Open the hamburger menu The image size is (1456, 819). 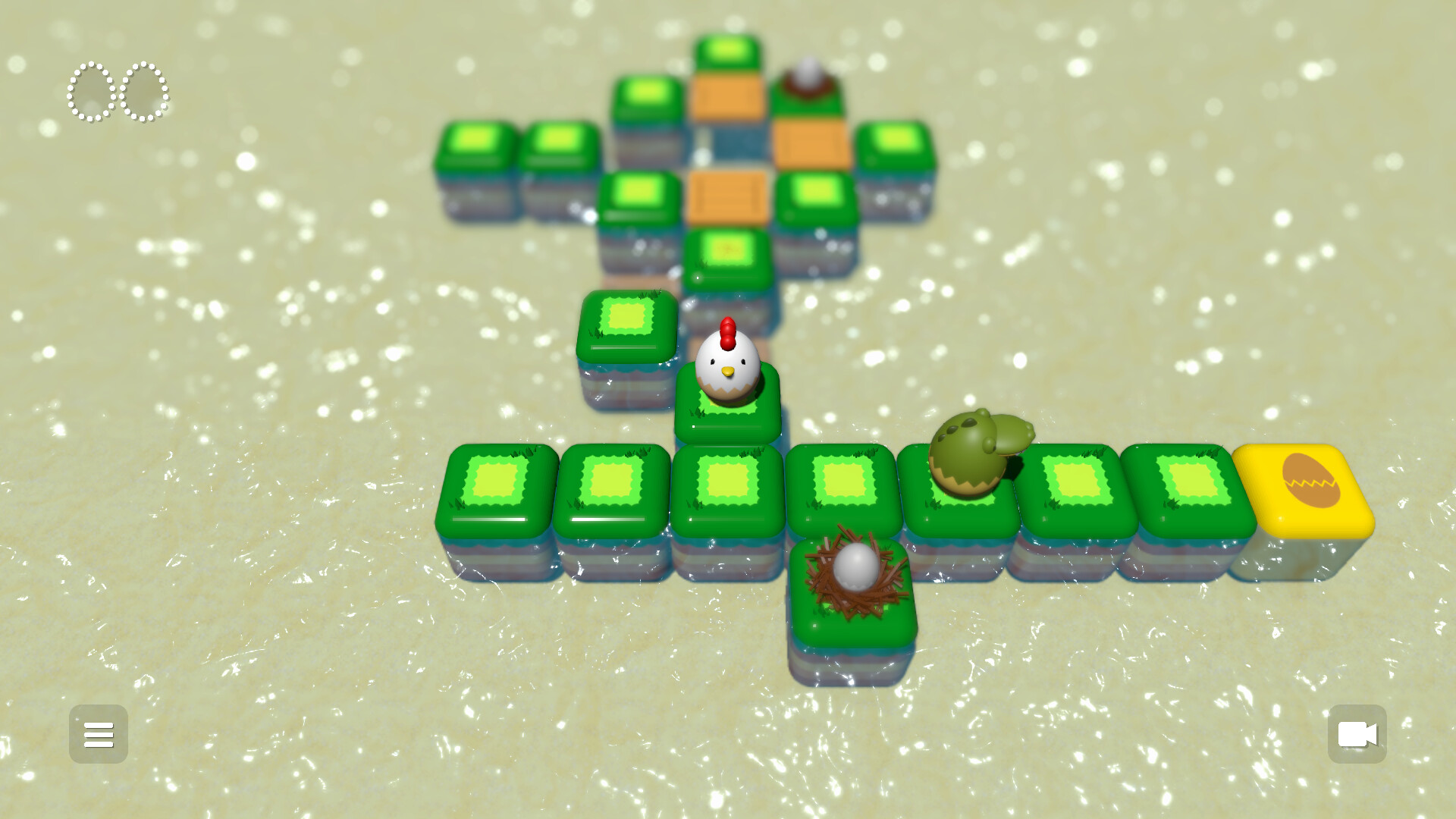point(98,734)
